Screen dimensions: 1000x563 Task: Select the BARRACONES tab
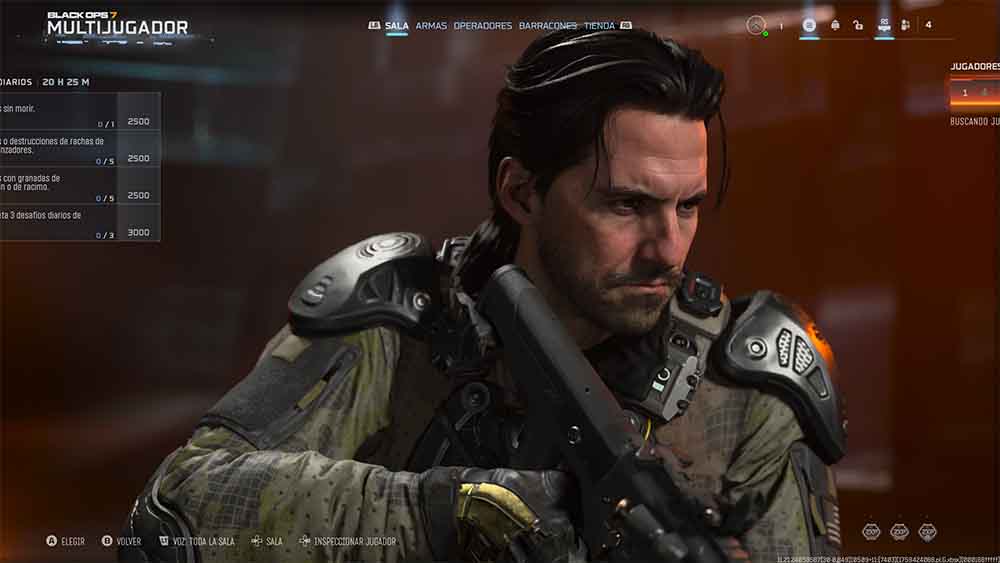(547, 26)
